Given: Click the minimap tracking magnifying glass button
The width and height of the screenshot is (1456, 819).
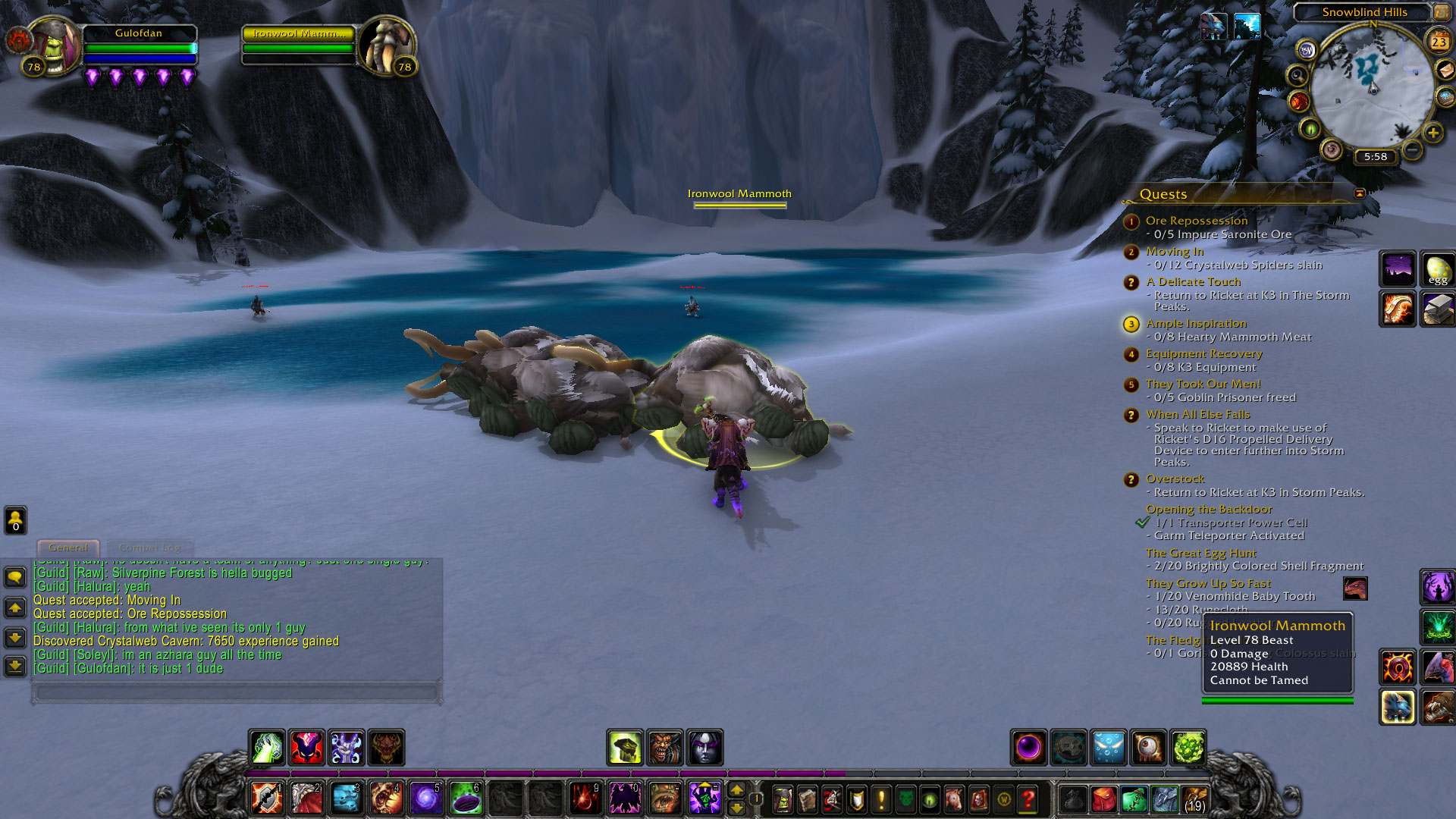Looking at the screenshot, I should click(x=1298, y=76).
